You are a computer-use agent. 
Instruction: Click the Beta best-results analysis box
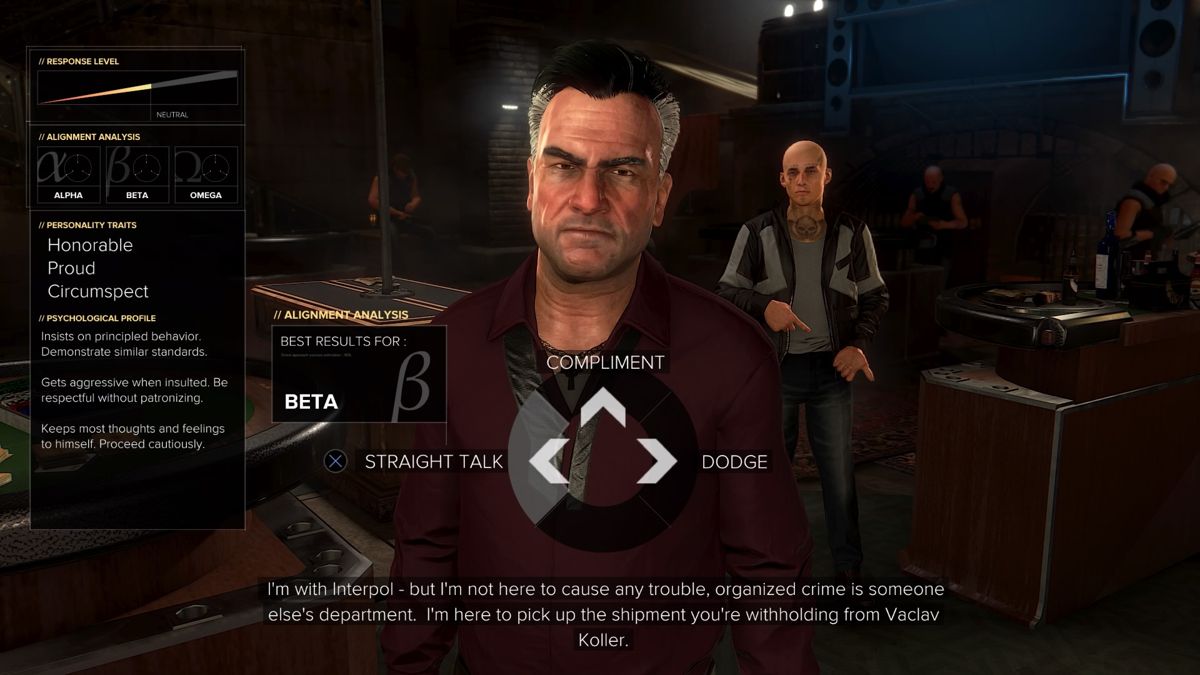(359, 374)
